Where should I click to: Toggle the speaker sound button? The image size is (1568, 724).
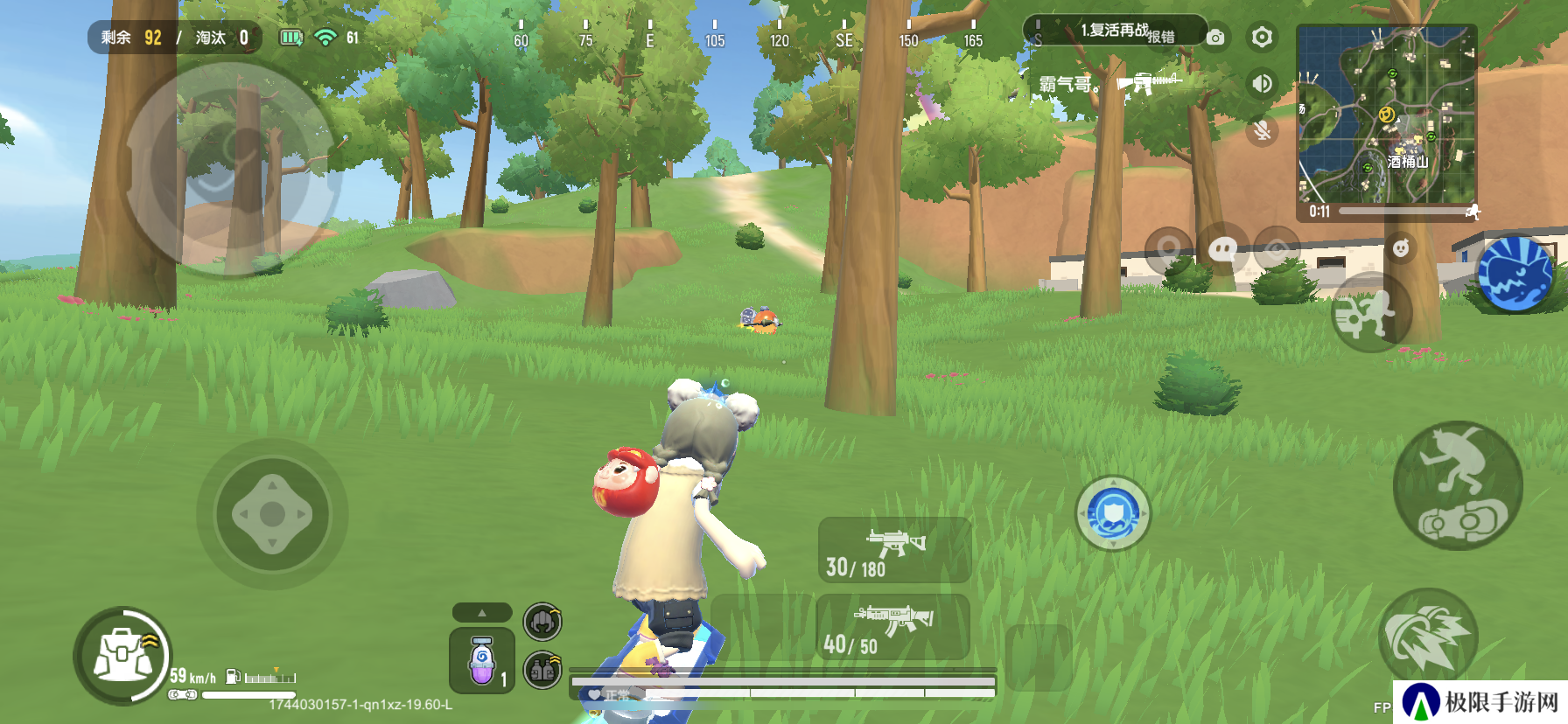[x=1261, y=84]
